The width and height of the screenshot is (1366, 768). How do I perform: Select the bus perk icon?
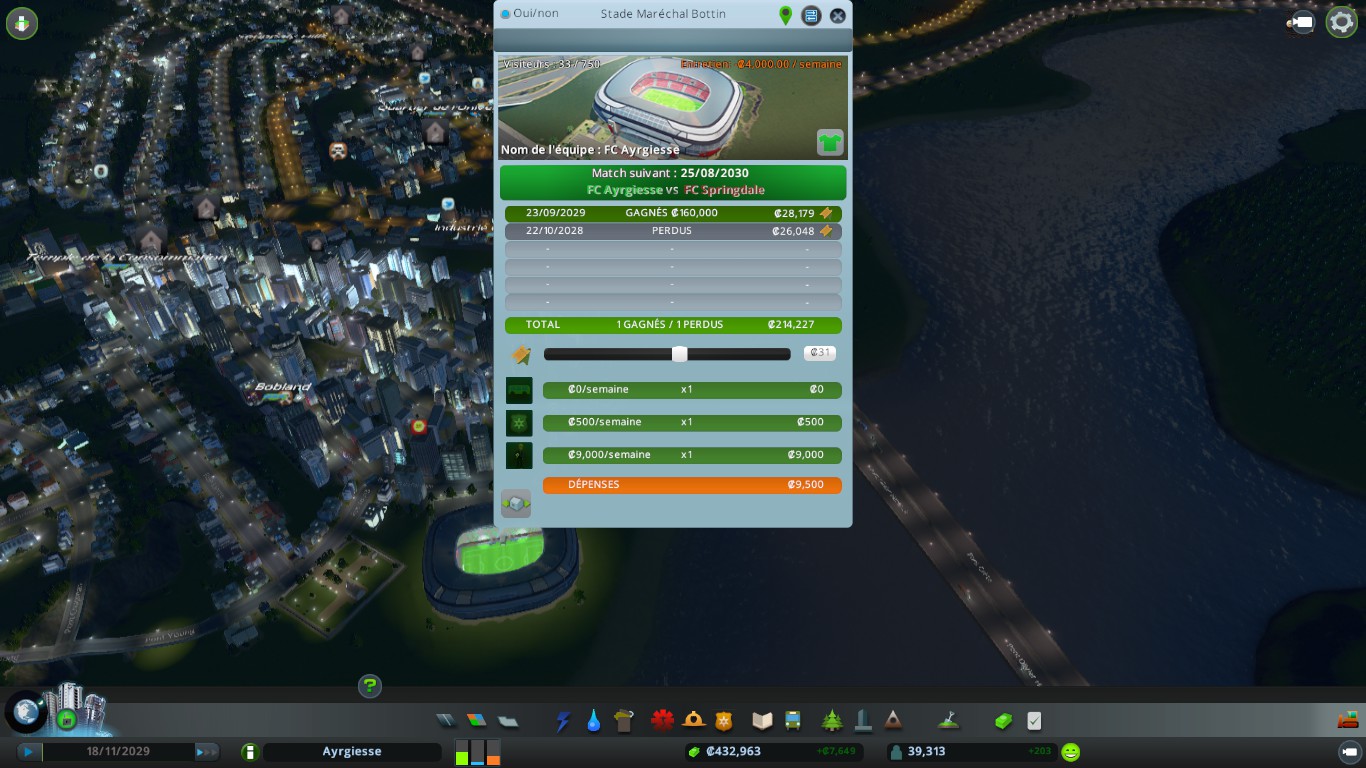click(519, 390)
